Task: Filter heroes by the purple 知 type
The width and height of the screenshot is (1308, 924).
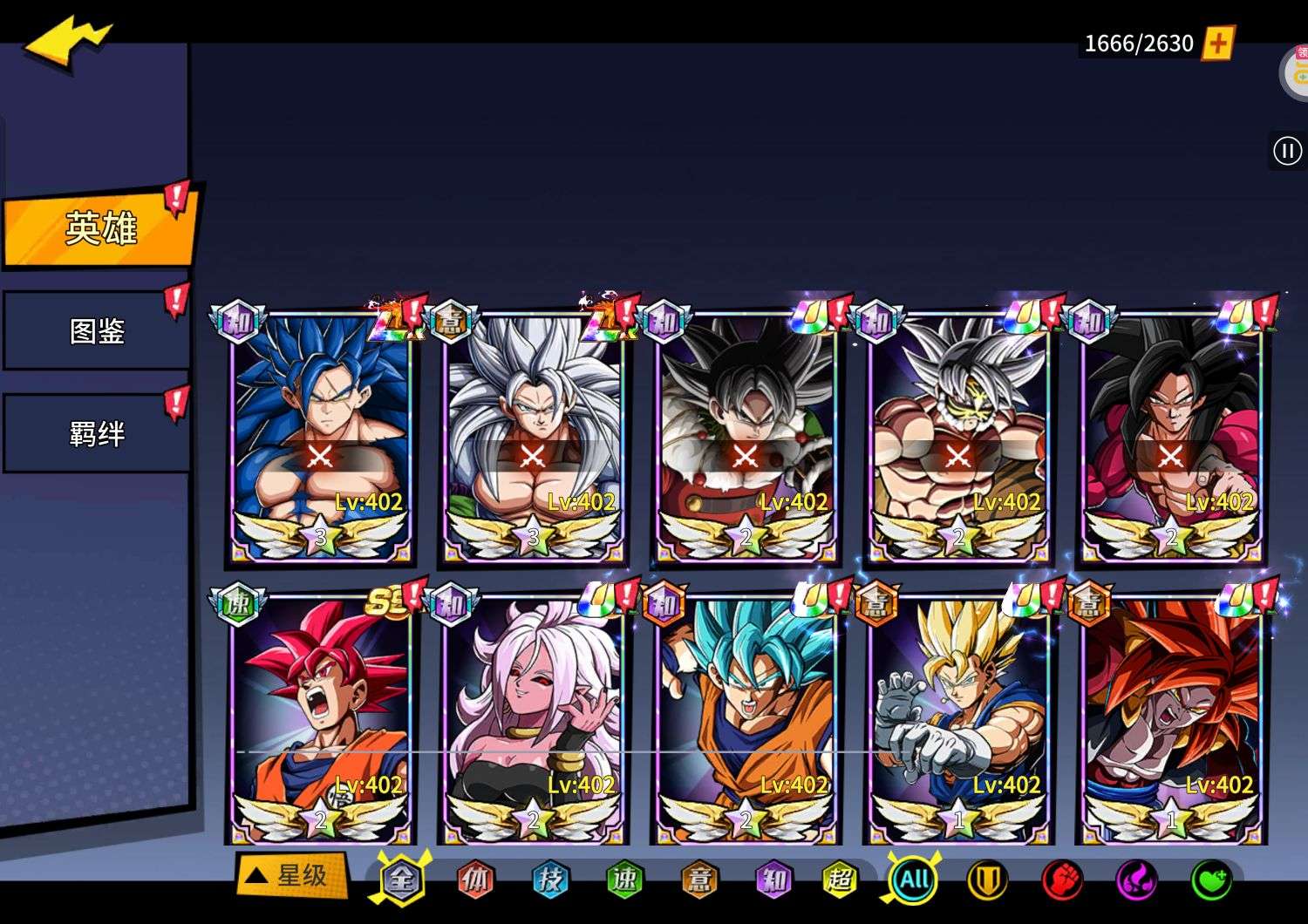Action: pos(773,880)
